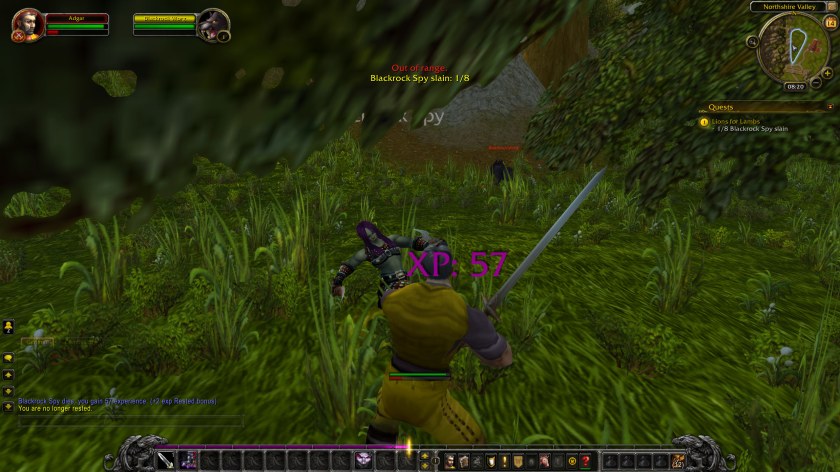Activate the sword attack ability slot

[162, 460]
